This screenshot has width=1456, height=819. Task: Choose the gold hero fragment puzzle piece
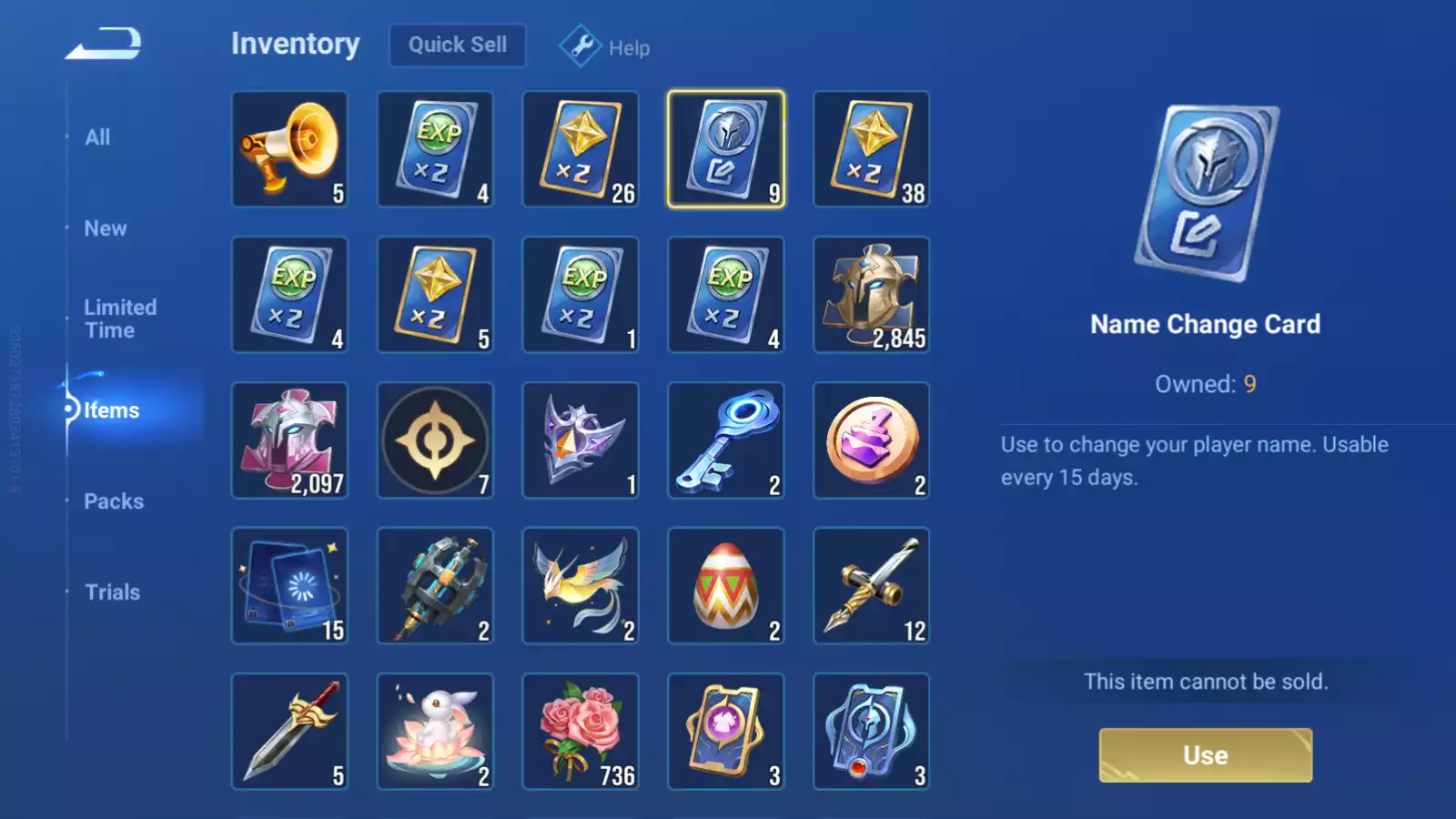pyautogui.click(x=871, y=295)
